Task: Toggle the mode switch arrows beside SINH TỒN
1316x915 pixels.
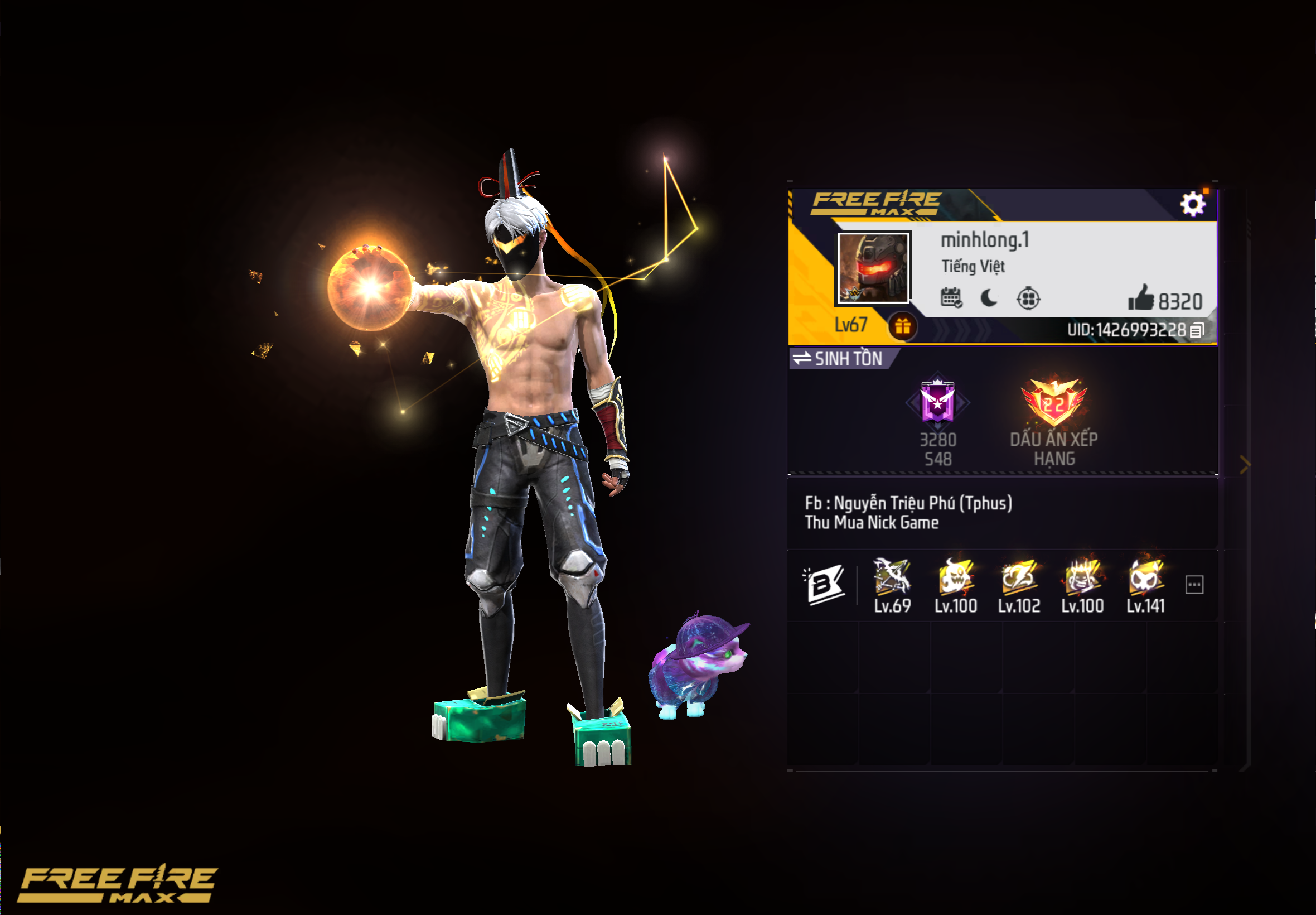Action: 801,359
